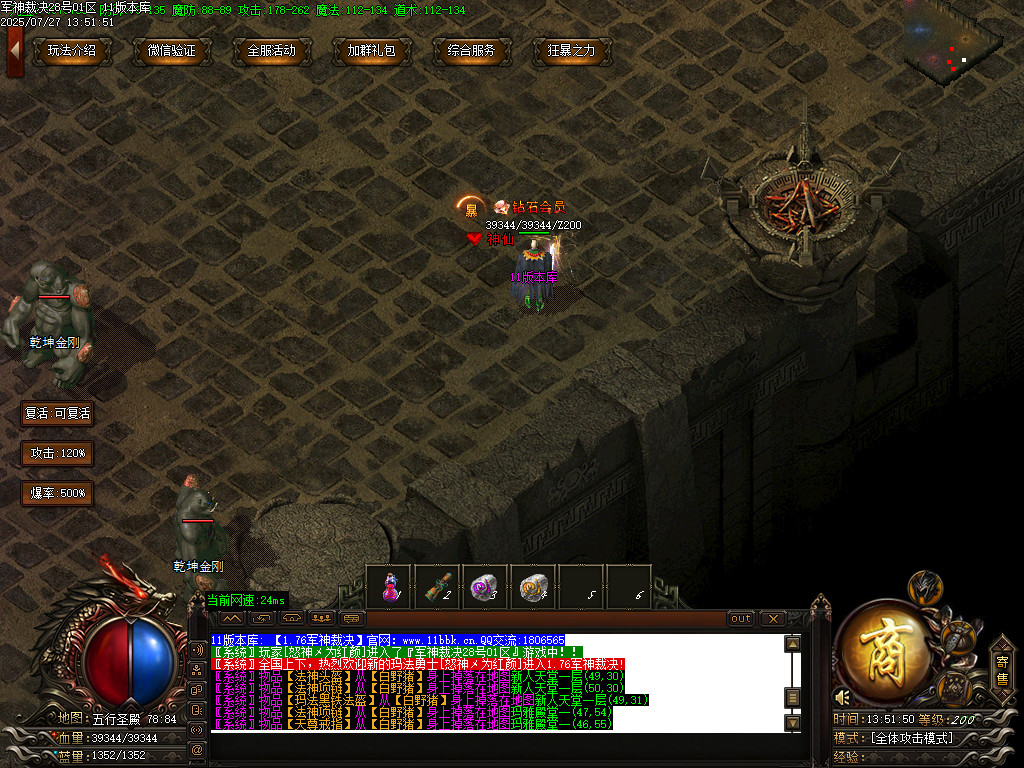Open the 综合服务 services menu
Viewport: 1024px width, 768px height.
[472, 51]
